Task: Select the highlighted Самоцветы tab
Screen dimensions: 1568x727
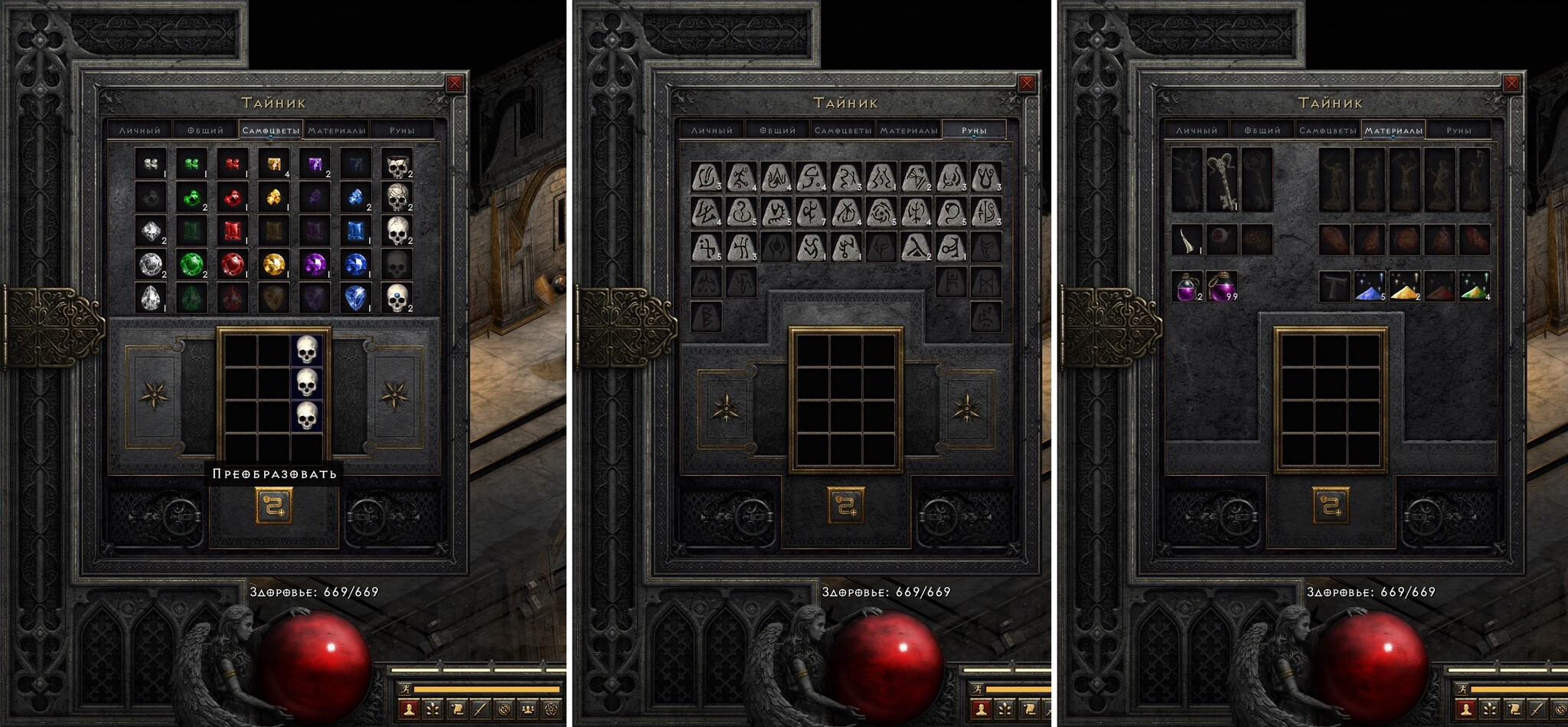Action: pos(271,130)
